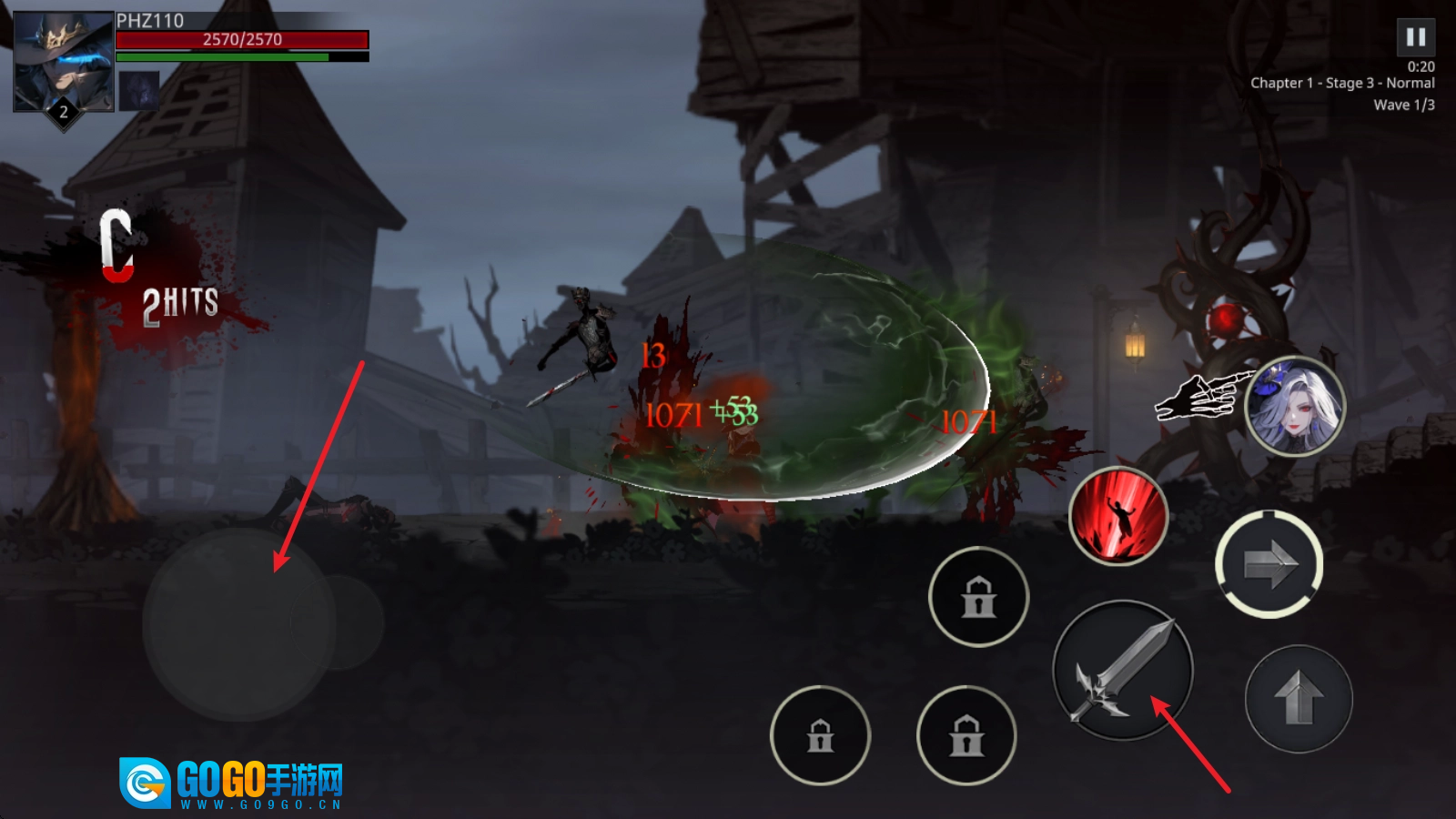Summon the white-haired companion portrait

(1294, 406)
